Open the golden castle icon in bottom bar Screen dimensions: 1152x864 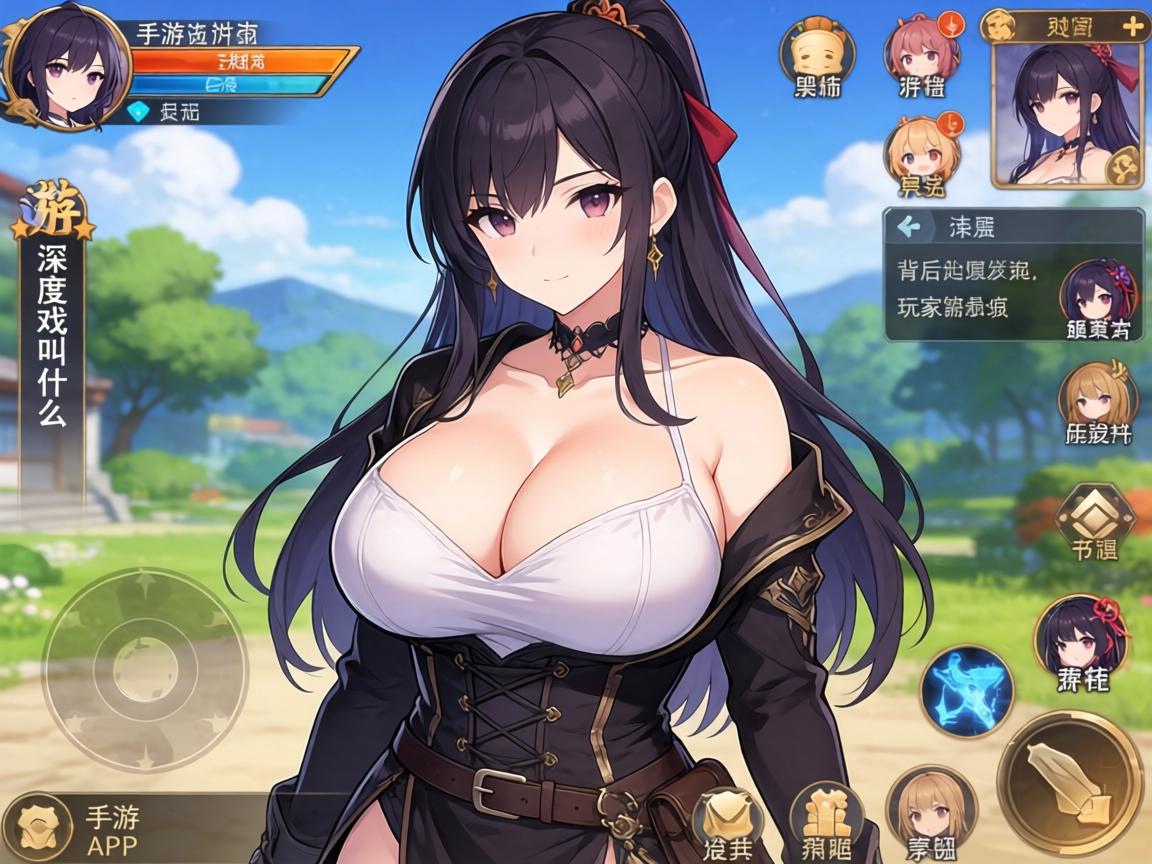(x=826, y=822)
